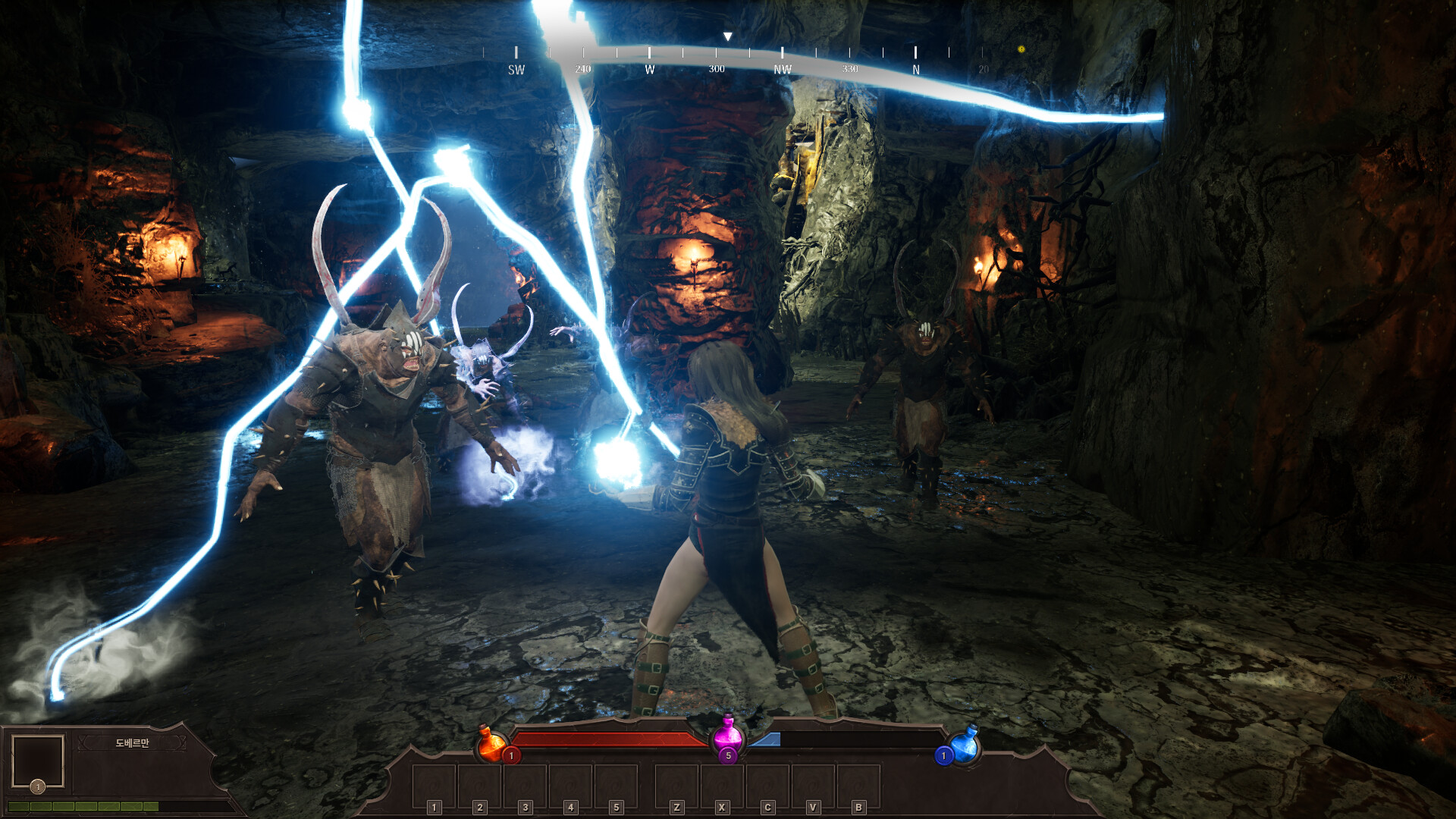Click the yellow quest alert on the compass
This screenshot has height=819, width=1456.
coord(1021,49)
